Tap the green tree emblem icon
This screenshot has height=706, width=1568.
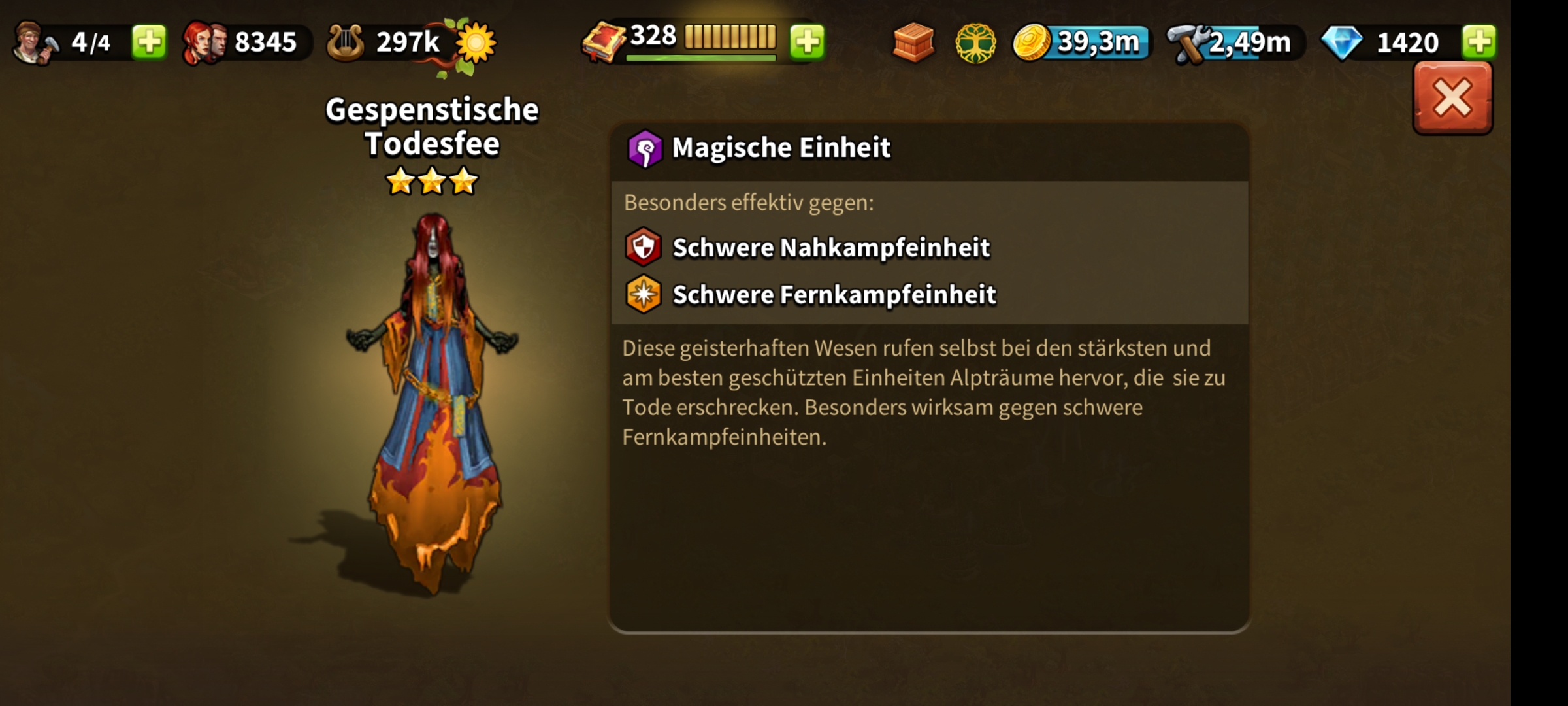click(x=975, y=43)
